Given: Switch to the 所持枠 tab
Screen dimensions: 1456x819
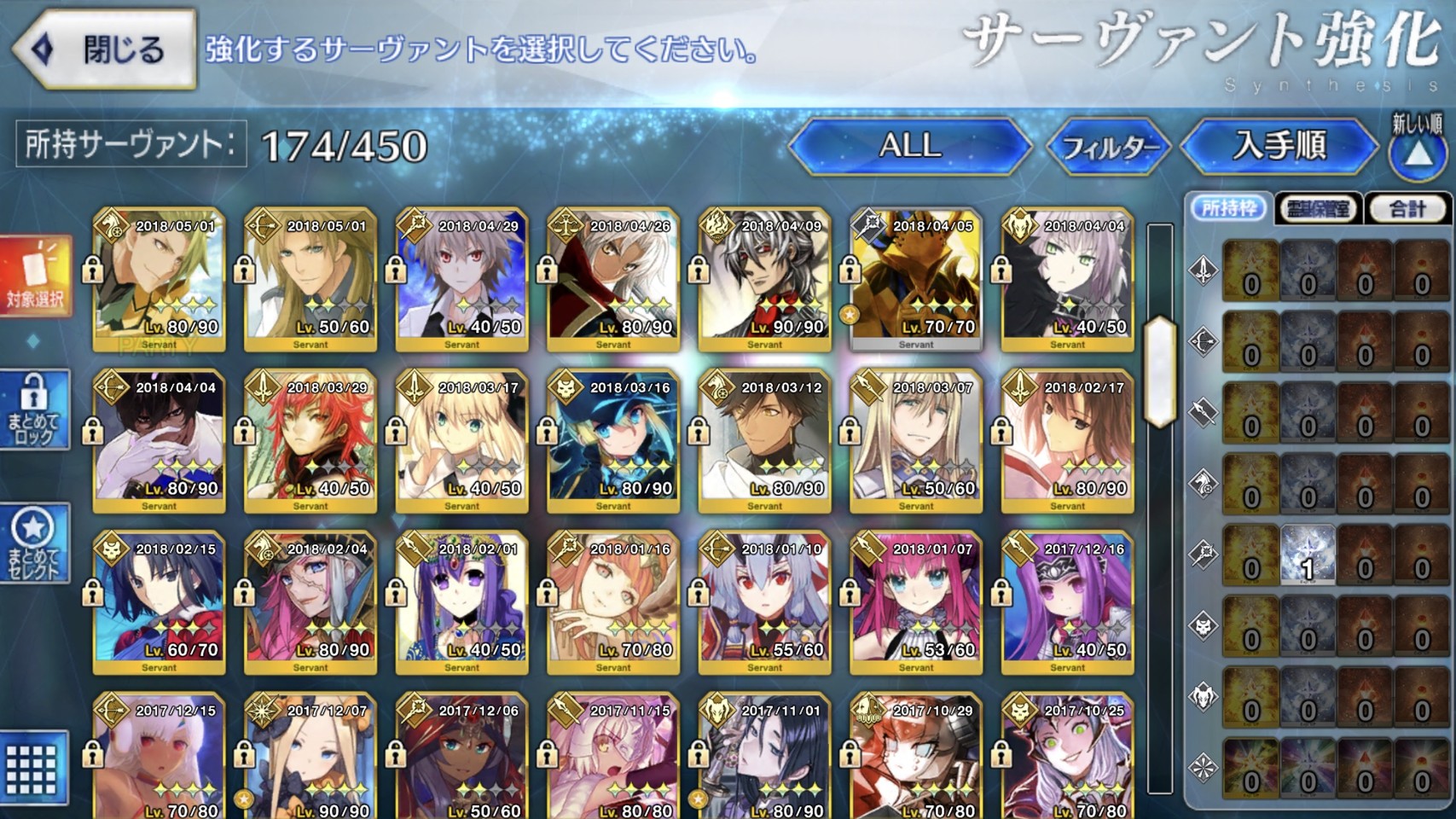Looking at the screenshot, I should pos(1228,208).
